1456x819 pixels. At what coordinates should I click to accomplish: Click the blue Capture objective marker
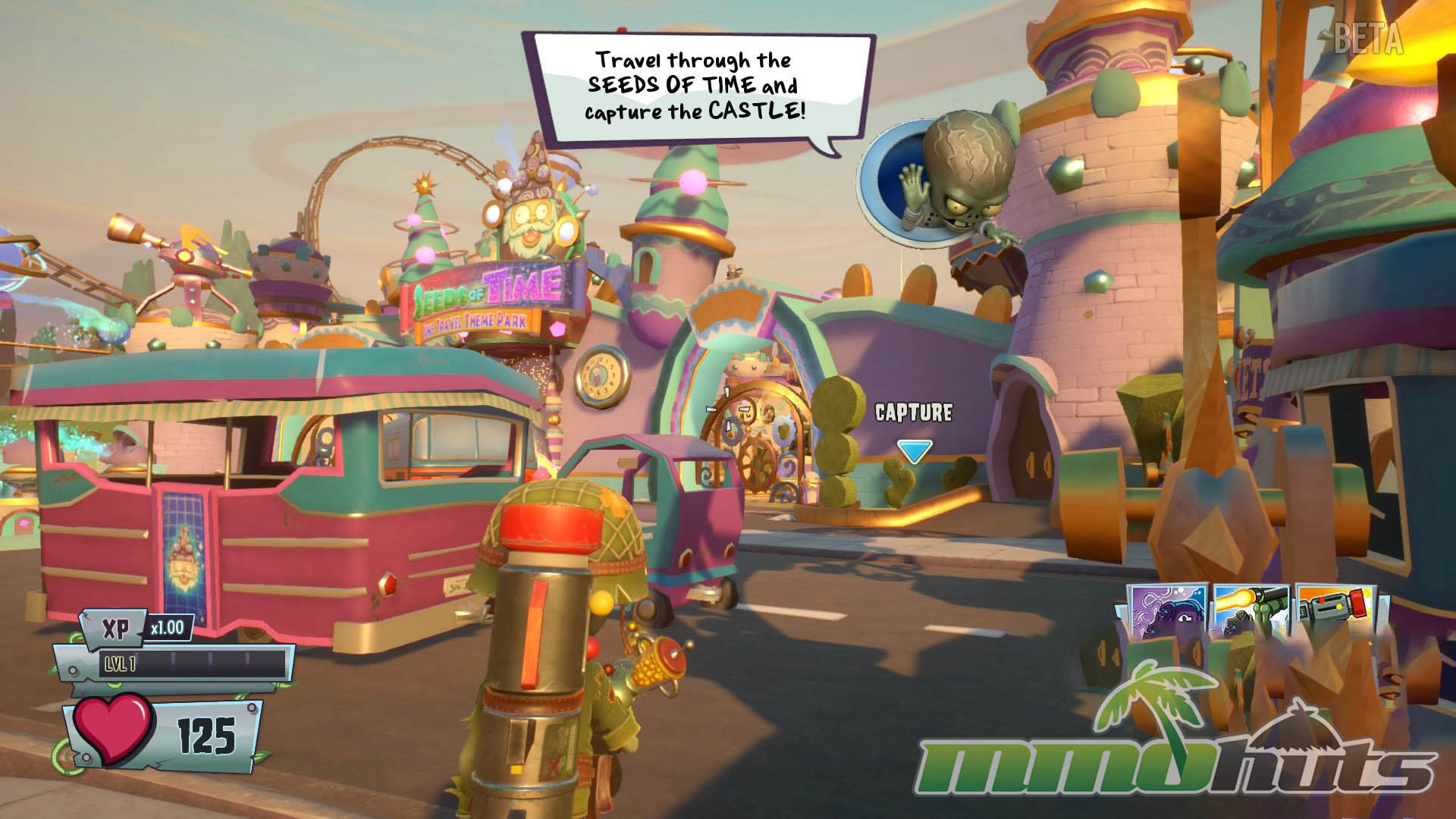click(x=914, y=451)
